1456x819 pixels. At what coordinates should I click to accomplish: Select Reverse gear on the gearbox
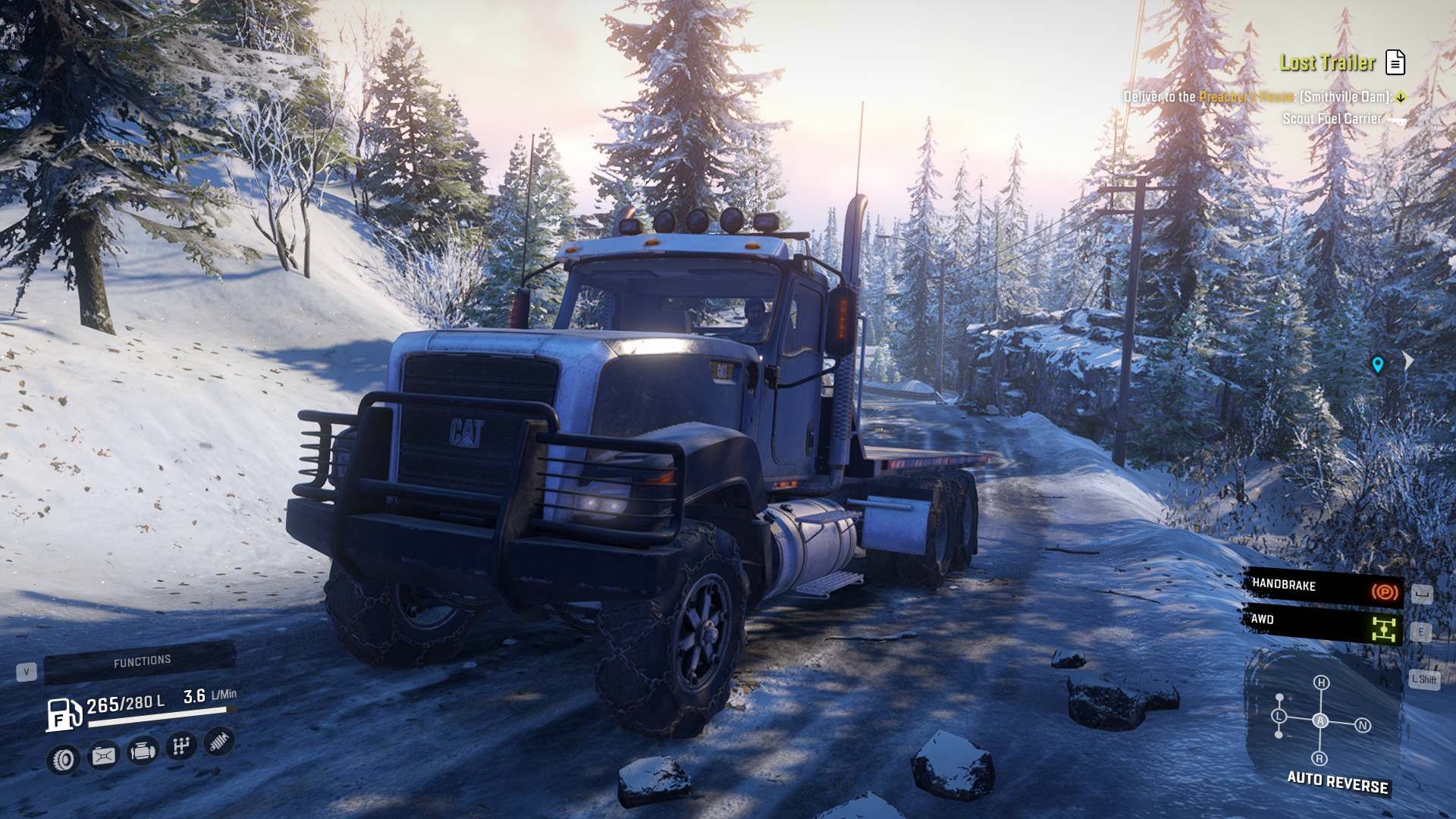pyautogui.click(x=1319, y=758)
